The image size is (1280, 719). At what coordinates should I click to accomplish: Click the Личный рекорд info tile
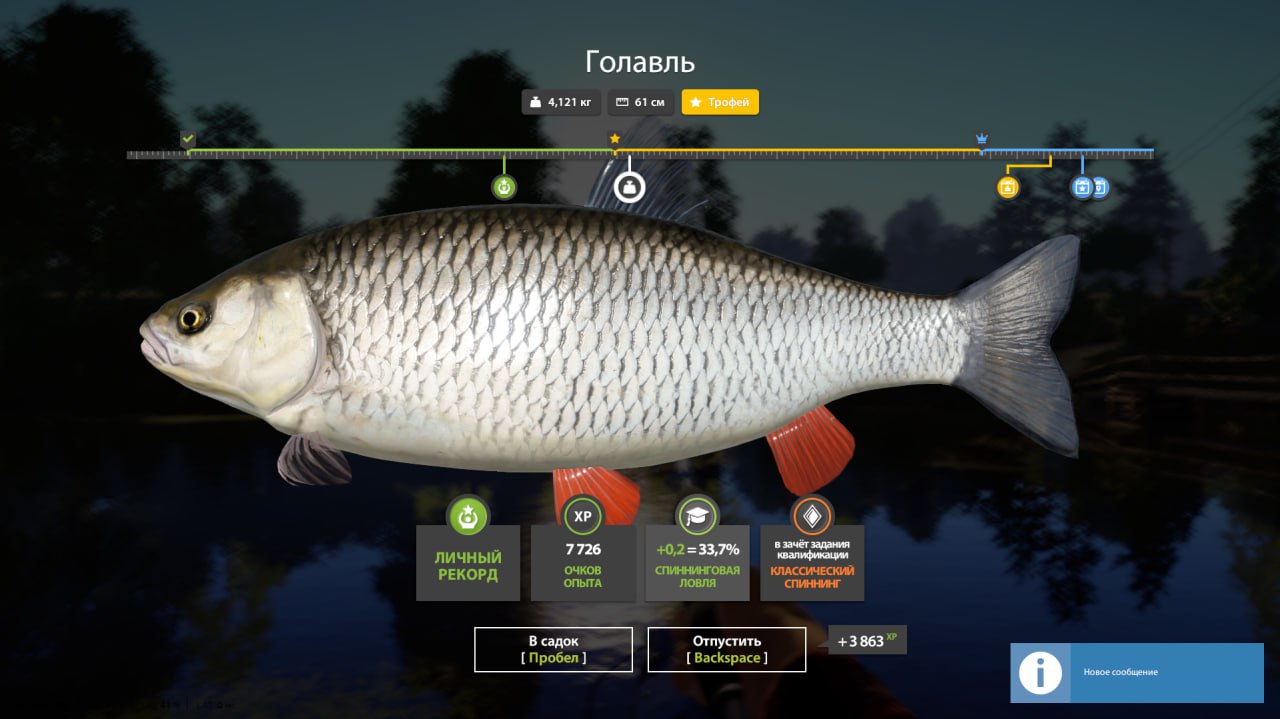click(x=468, y=562)
